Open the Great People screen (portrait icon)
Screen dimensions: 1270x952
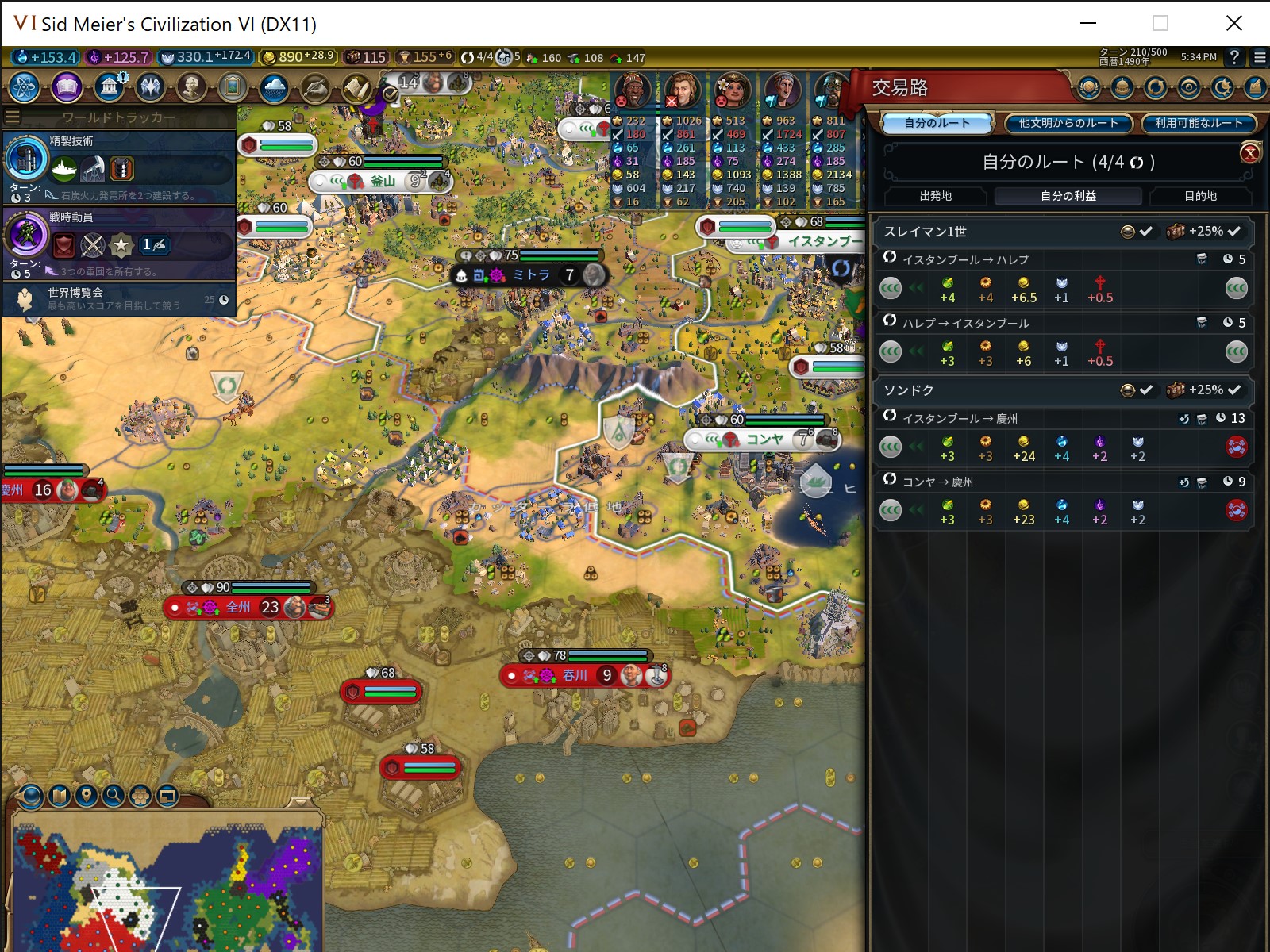[190, 87]
